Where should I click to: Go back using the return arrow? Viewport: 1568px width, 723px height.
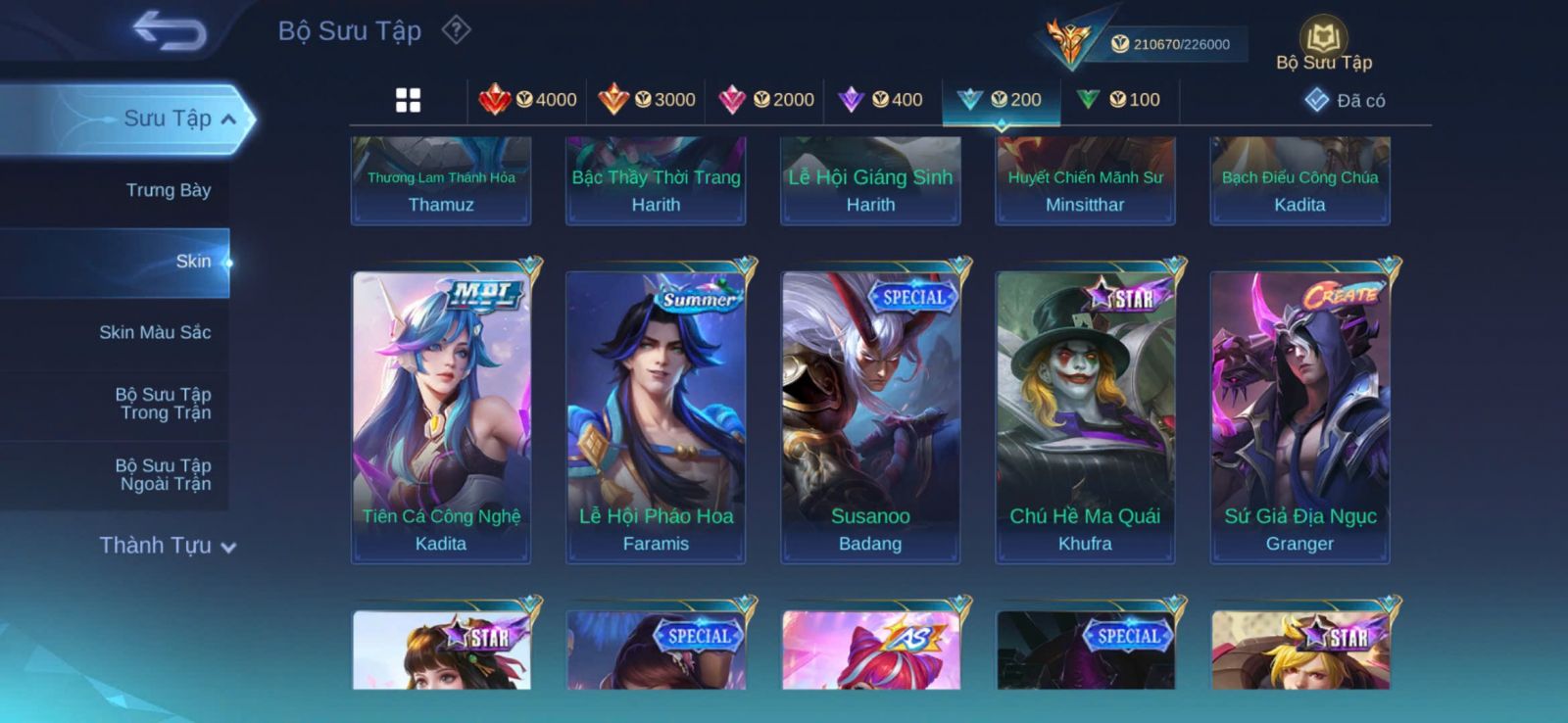[169, 30]
